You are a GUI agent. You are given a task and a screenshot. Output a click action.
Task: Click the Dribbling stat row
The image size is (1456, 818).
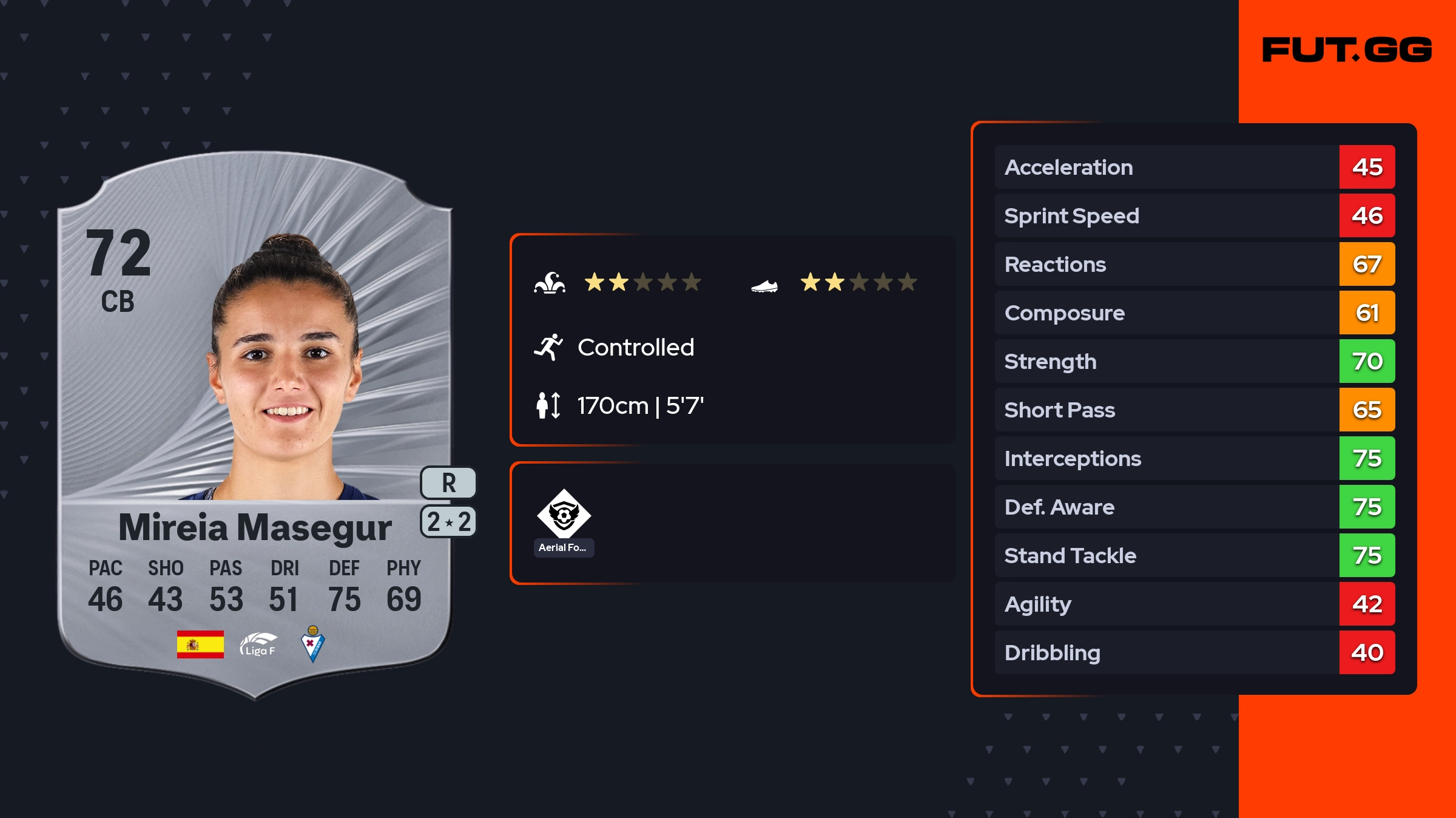tap(1194, 652)
